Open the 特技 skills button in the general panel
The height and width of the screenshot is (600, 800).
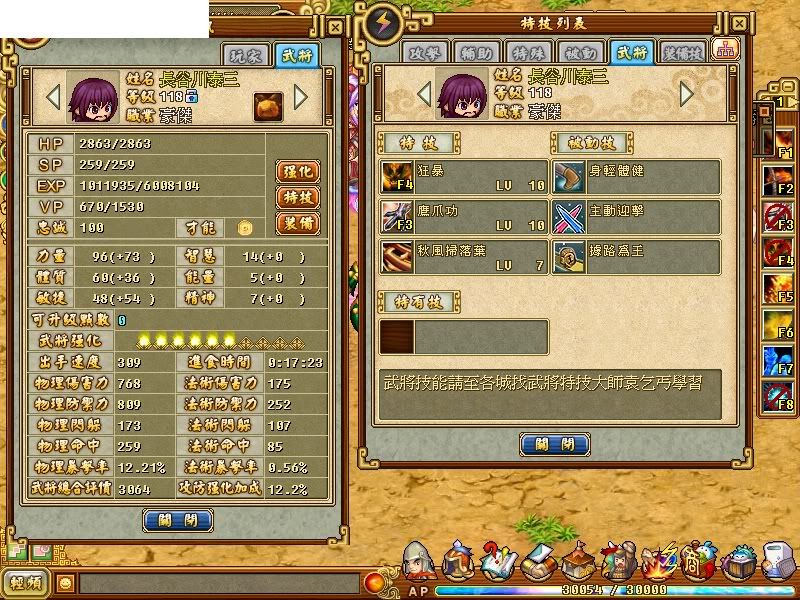(297, 198)
